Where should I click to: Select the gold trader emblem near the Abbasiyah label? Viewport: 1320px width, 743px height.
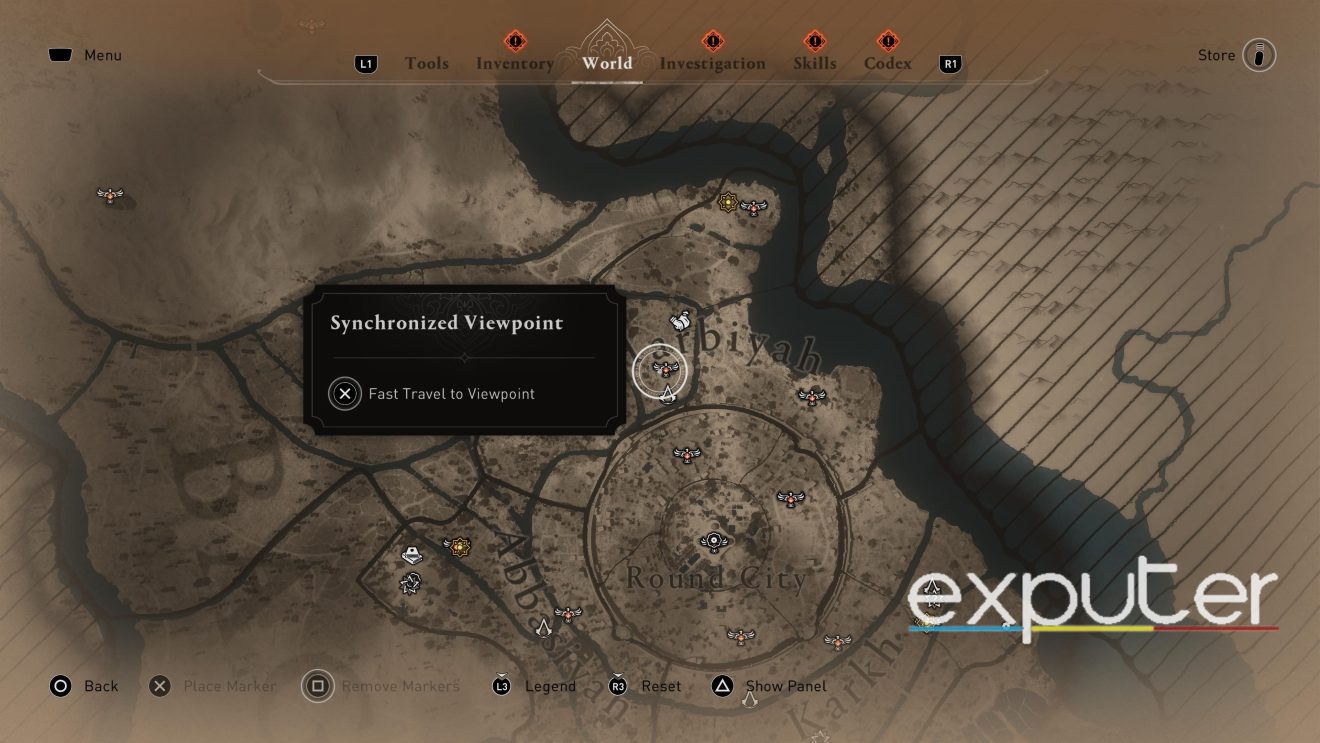click(x=459, y=547)
